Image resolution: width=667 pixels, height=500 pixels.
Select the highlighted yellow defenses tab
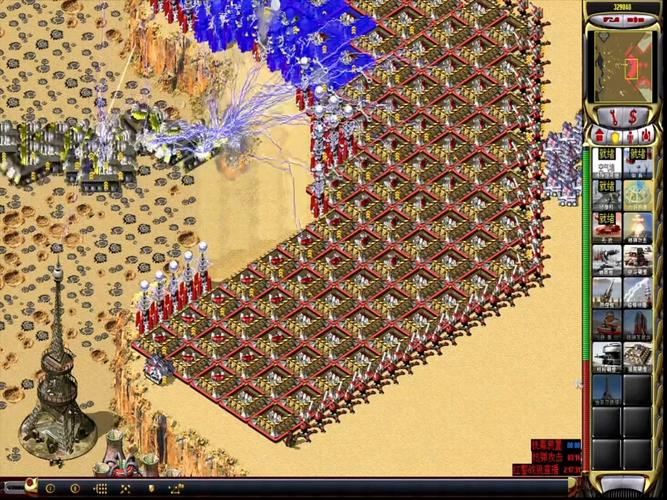coord(616,135)
